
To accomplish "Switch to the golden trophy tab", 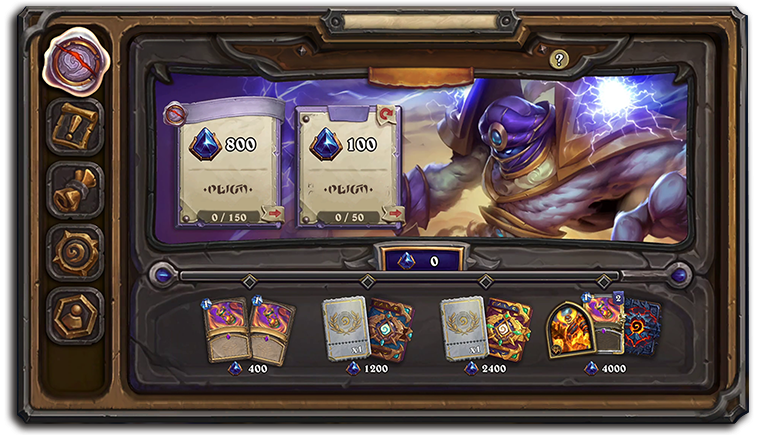I will (74, 189).
